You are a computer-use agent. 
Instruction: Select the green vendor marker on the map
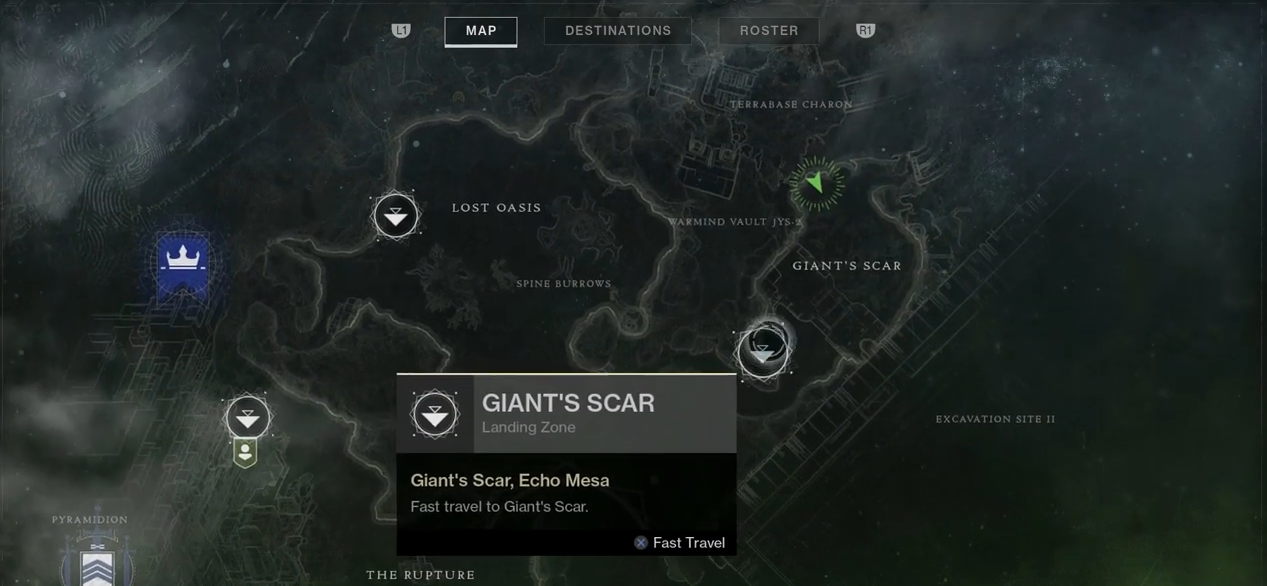click(x=245, y=454)
